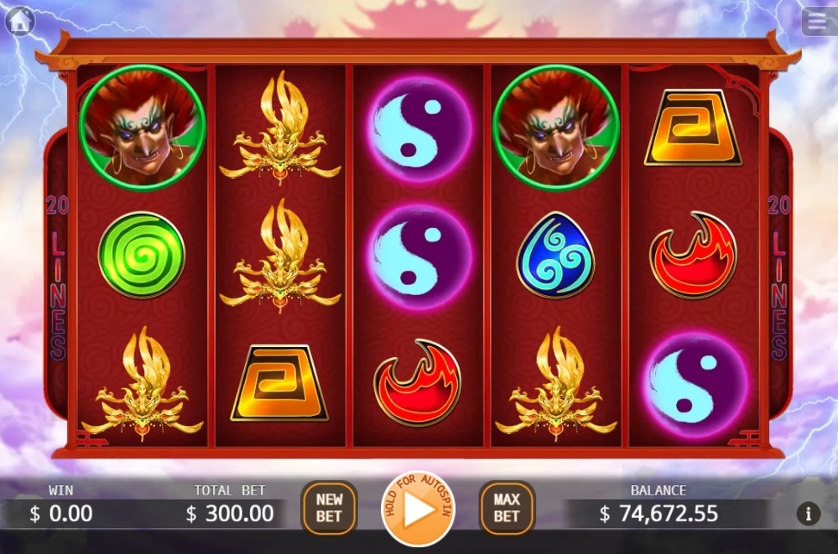Viewport: 838px width, 554px height.
Task: Open the hamburger menu
Action: (815, 21)
